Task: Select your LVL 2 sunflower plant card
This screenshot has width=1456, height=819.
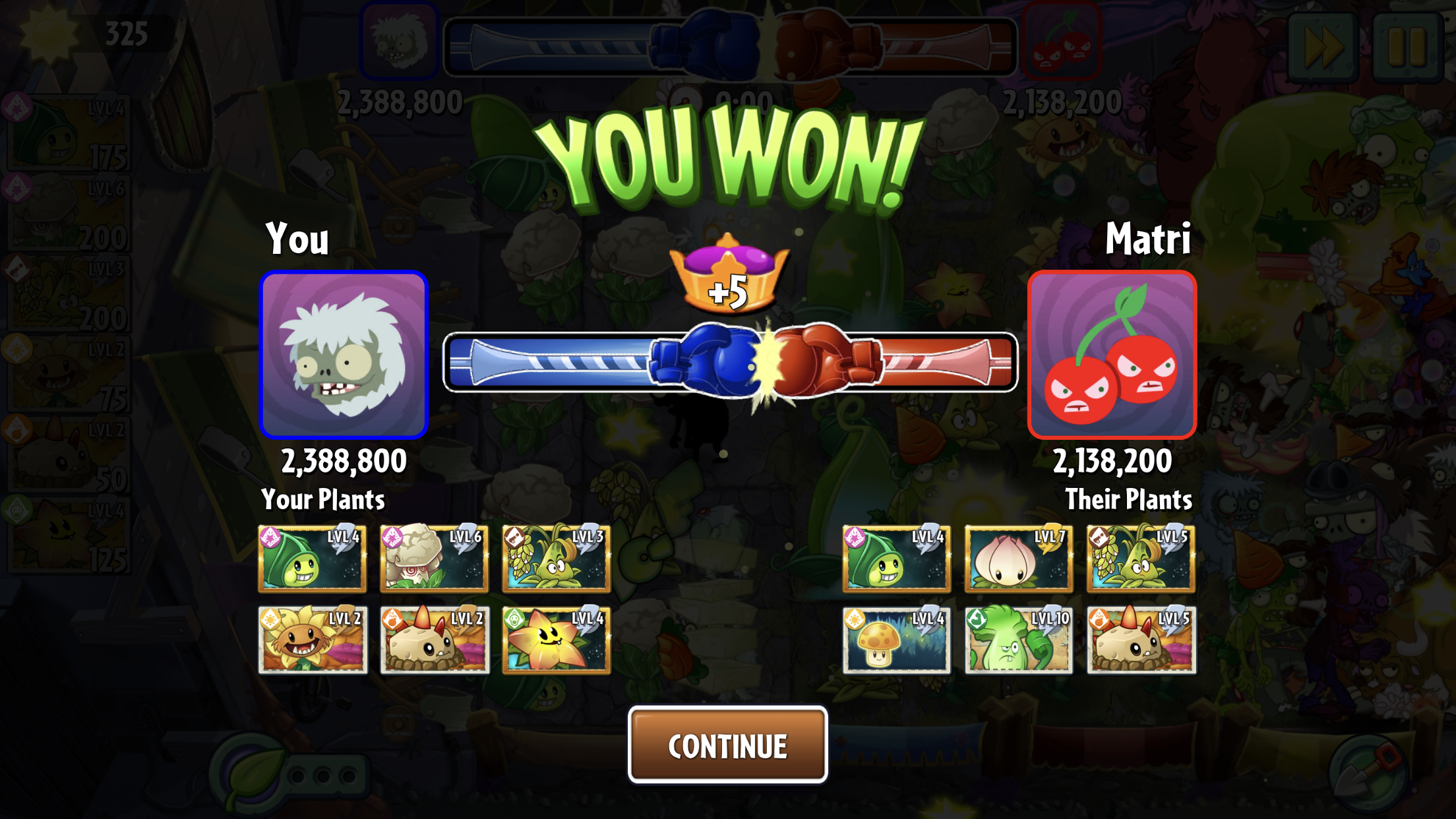Action: point(313,639)
